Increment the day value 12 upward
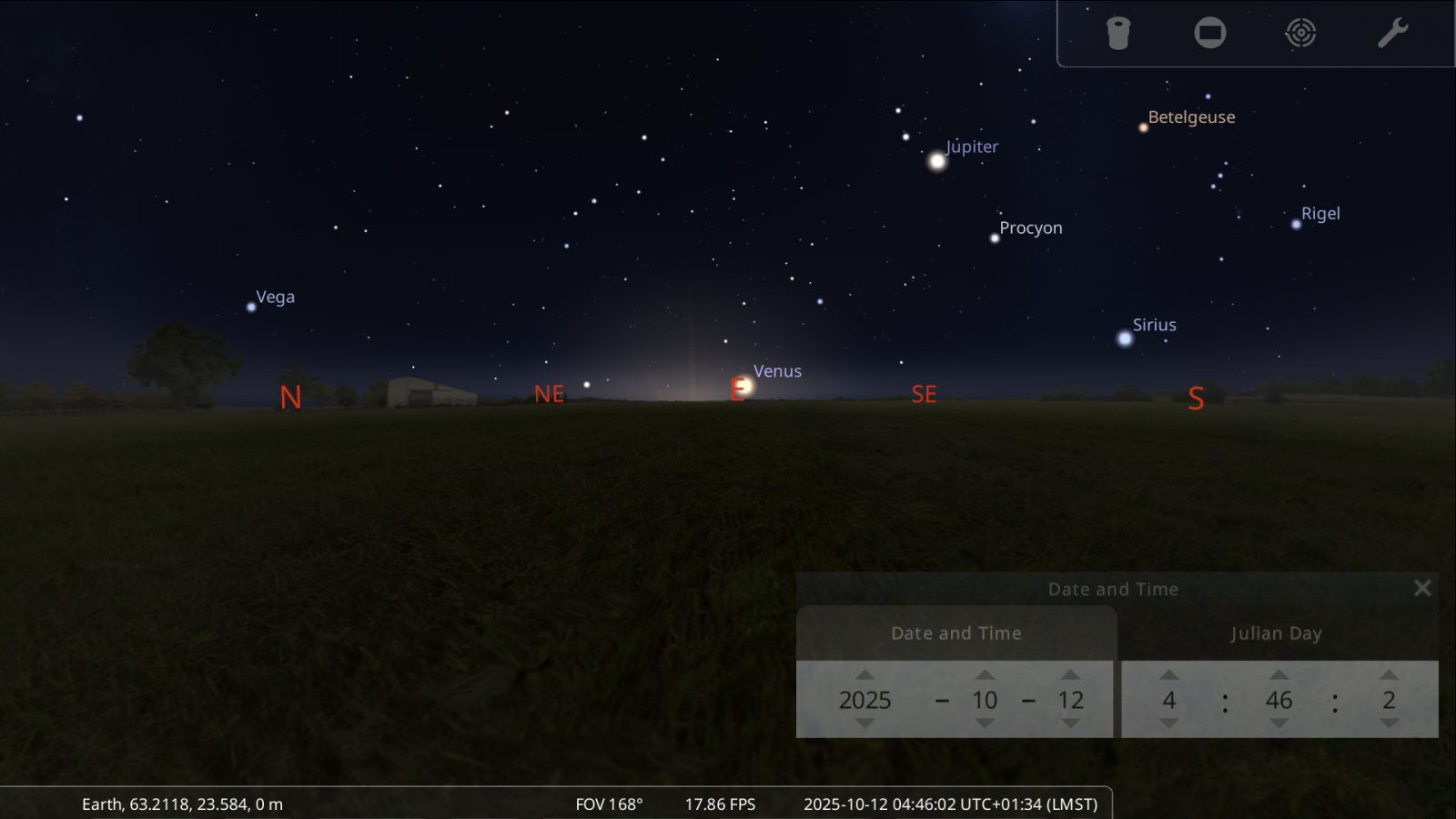1456x819 pixels. (1072, 675)
